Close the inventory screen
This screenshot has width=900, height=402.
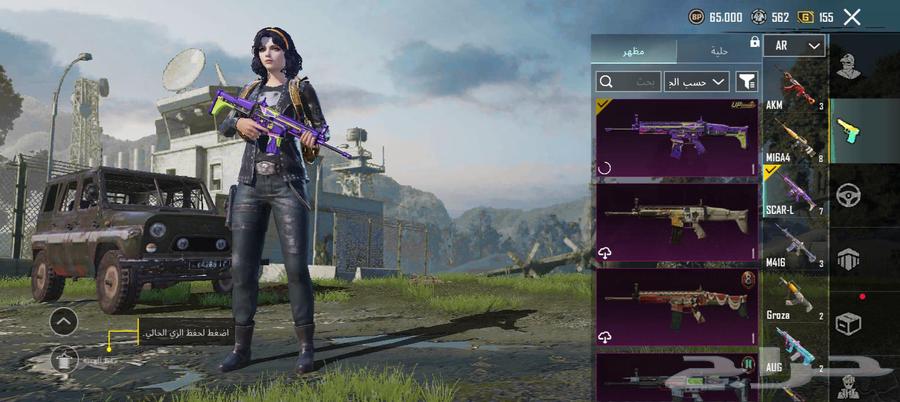[x=852, y=17]
